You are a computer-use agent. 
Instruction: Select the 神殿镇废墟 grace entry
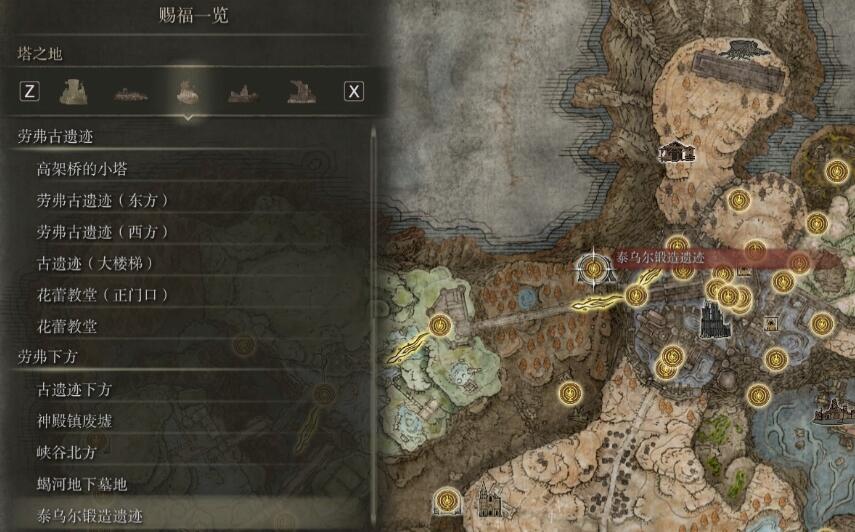click(74, 421)
